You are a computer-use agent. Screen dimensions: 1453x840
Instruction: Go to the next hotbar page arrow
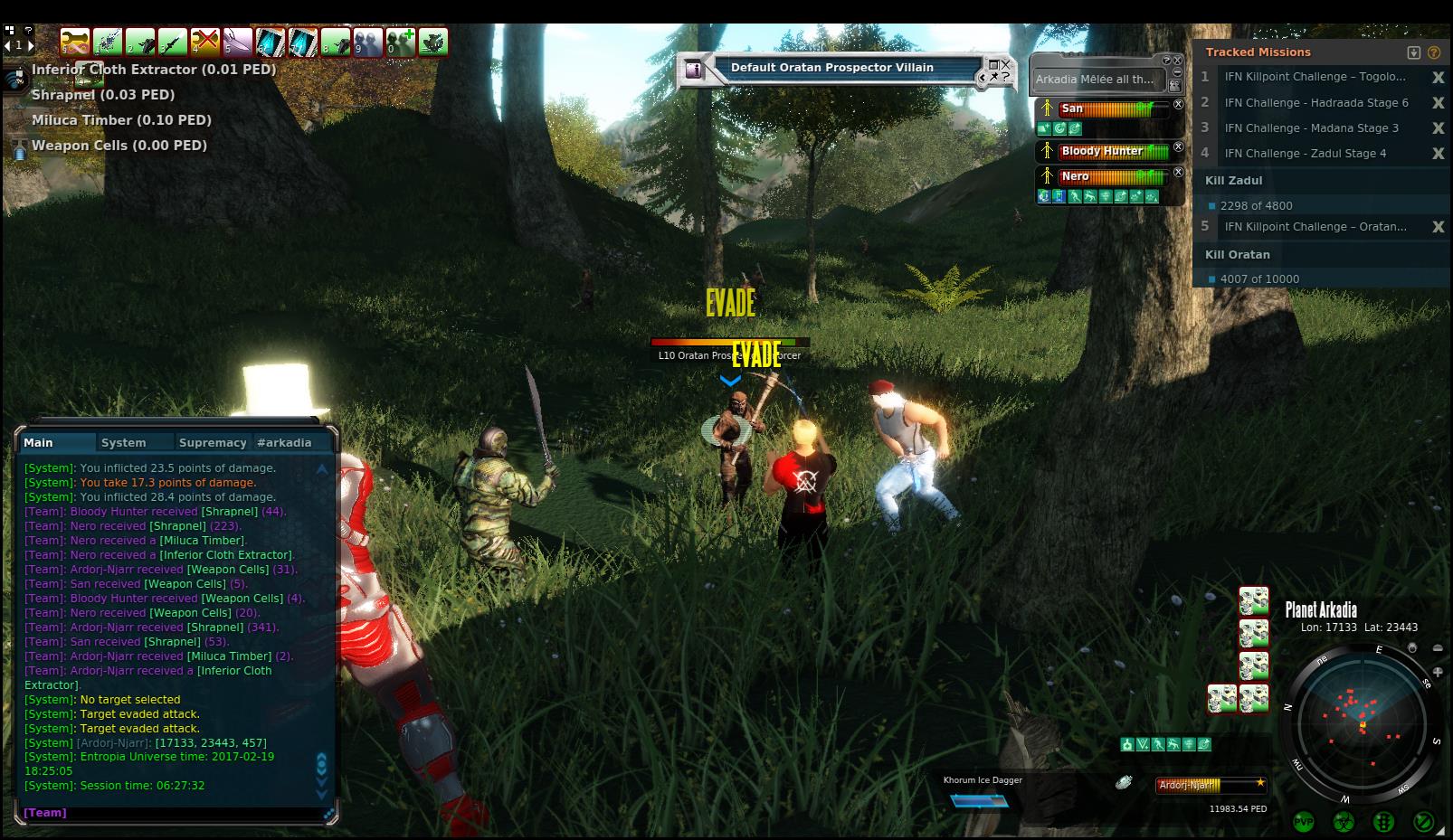(30, 44)
